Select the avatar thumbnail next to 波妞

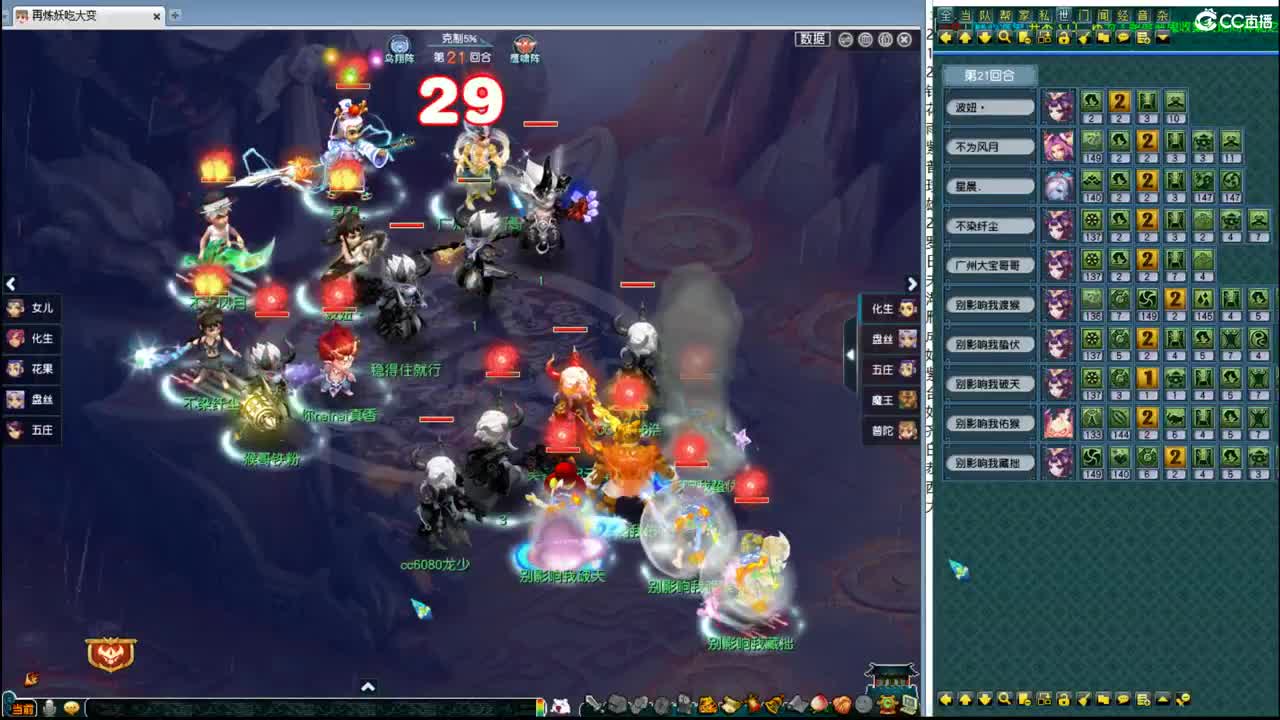point(1057,106)
